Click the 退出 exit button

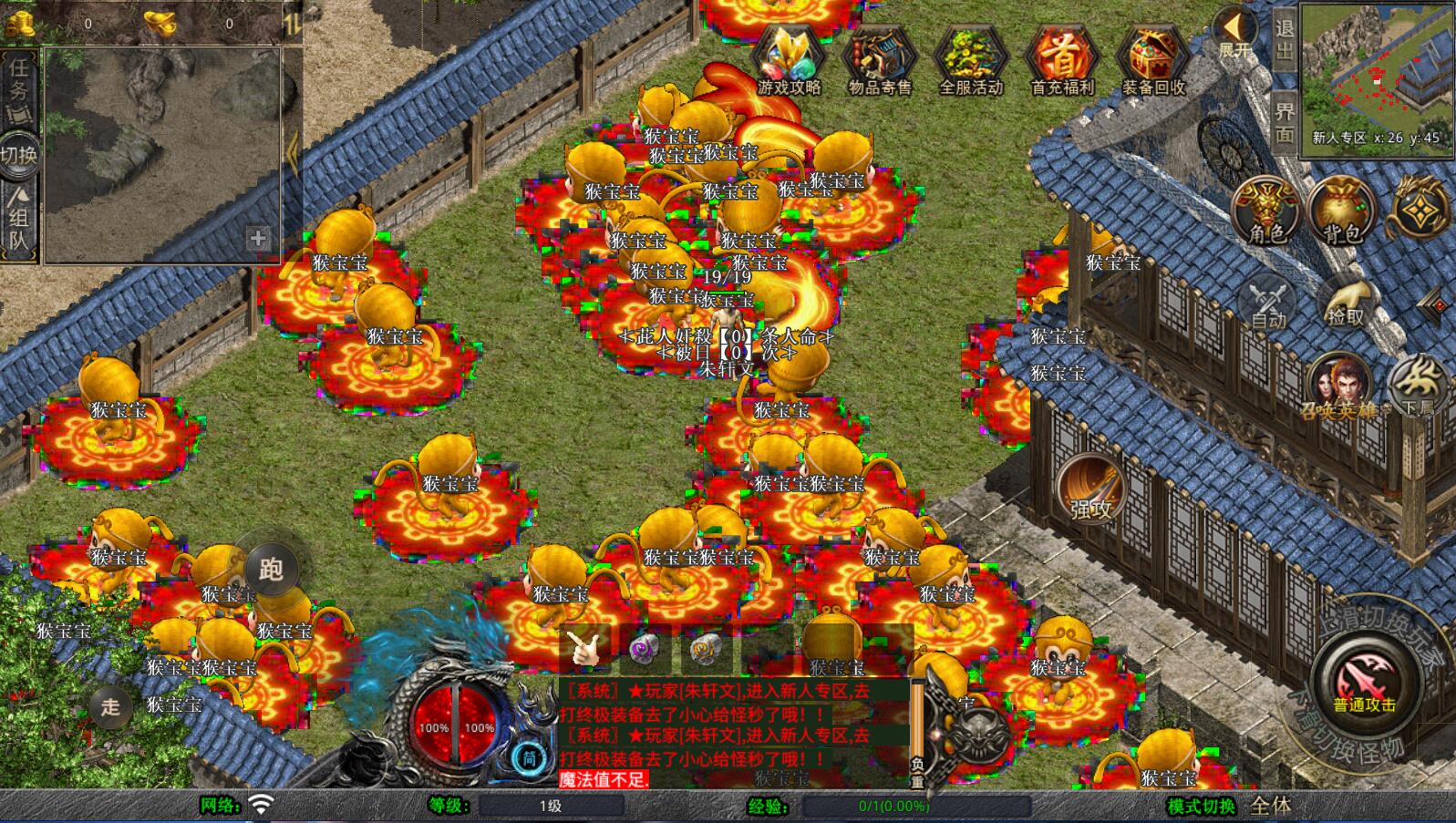click(1285, 39)
